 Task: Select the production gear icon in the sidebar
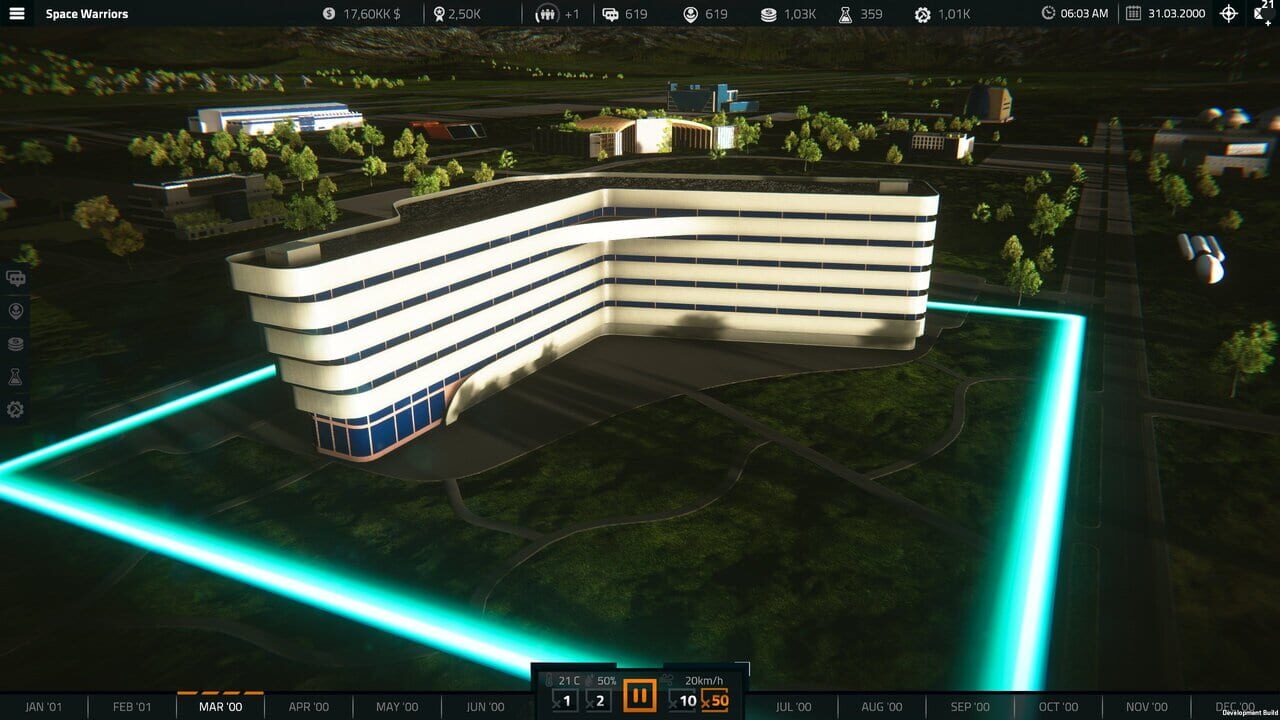(x=15, y=409)
